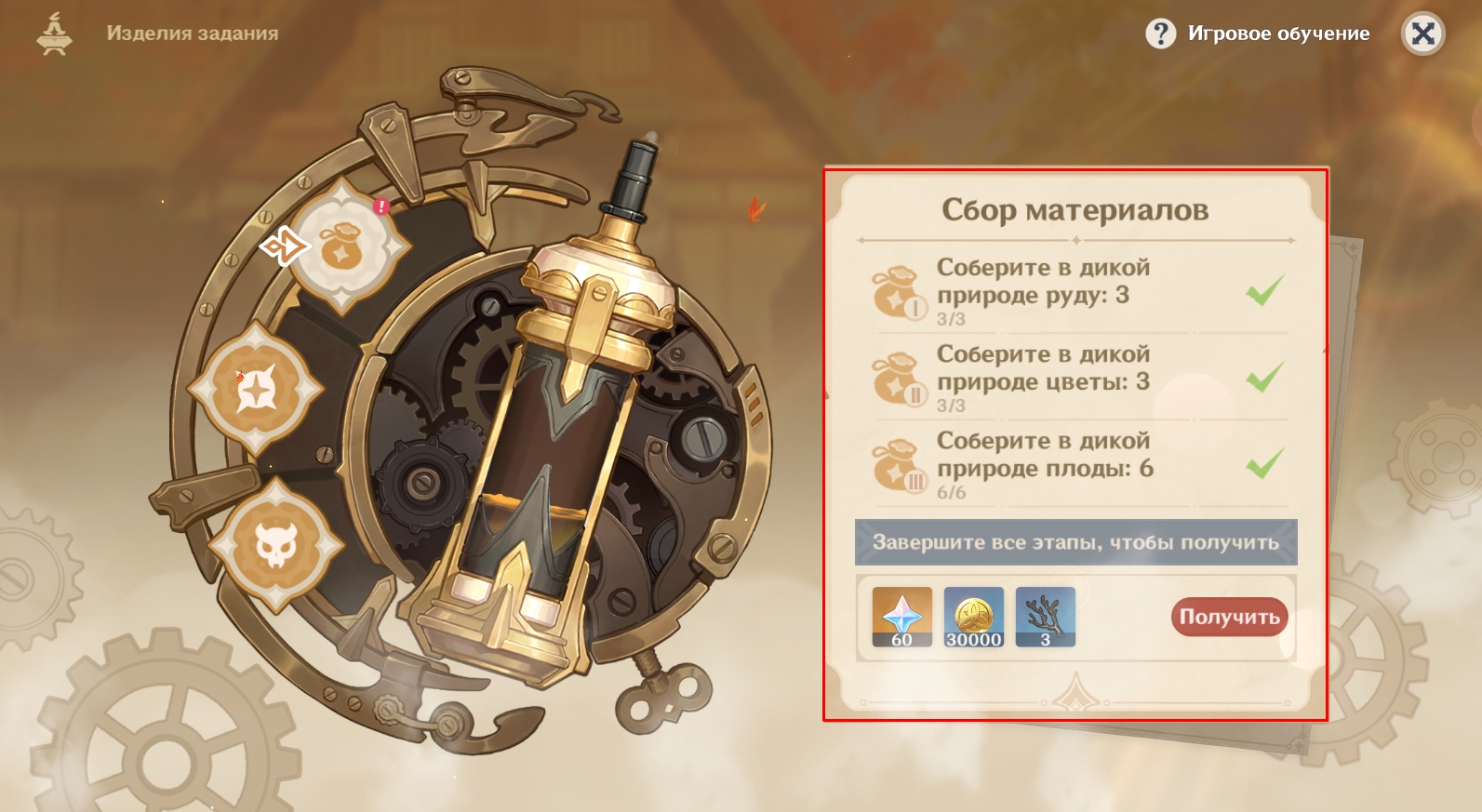Screen dimensions: 1482x812
Task: Claim rewards with the Получить button
Action: 1229,618
